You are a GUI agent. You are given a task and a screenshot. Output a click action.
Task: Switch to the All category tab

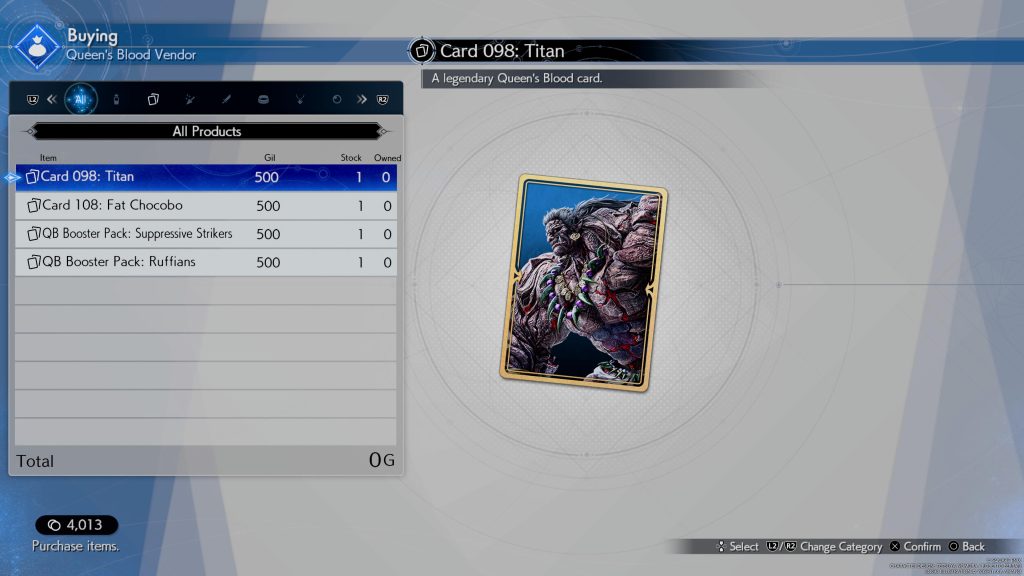[x=81, y=99]
